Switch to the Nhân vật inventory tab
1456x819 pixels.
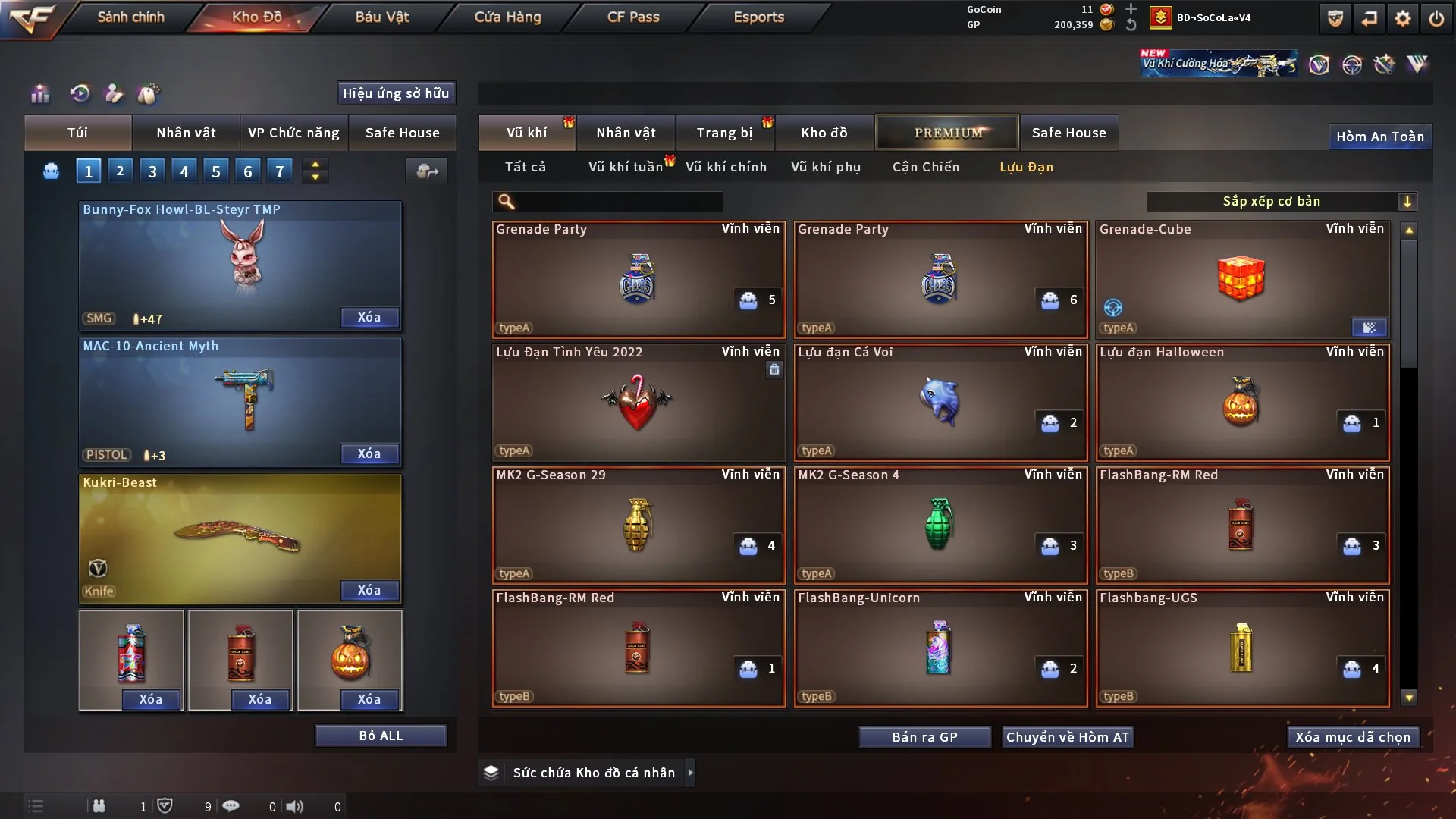626,133
